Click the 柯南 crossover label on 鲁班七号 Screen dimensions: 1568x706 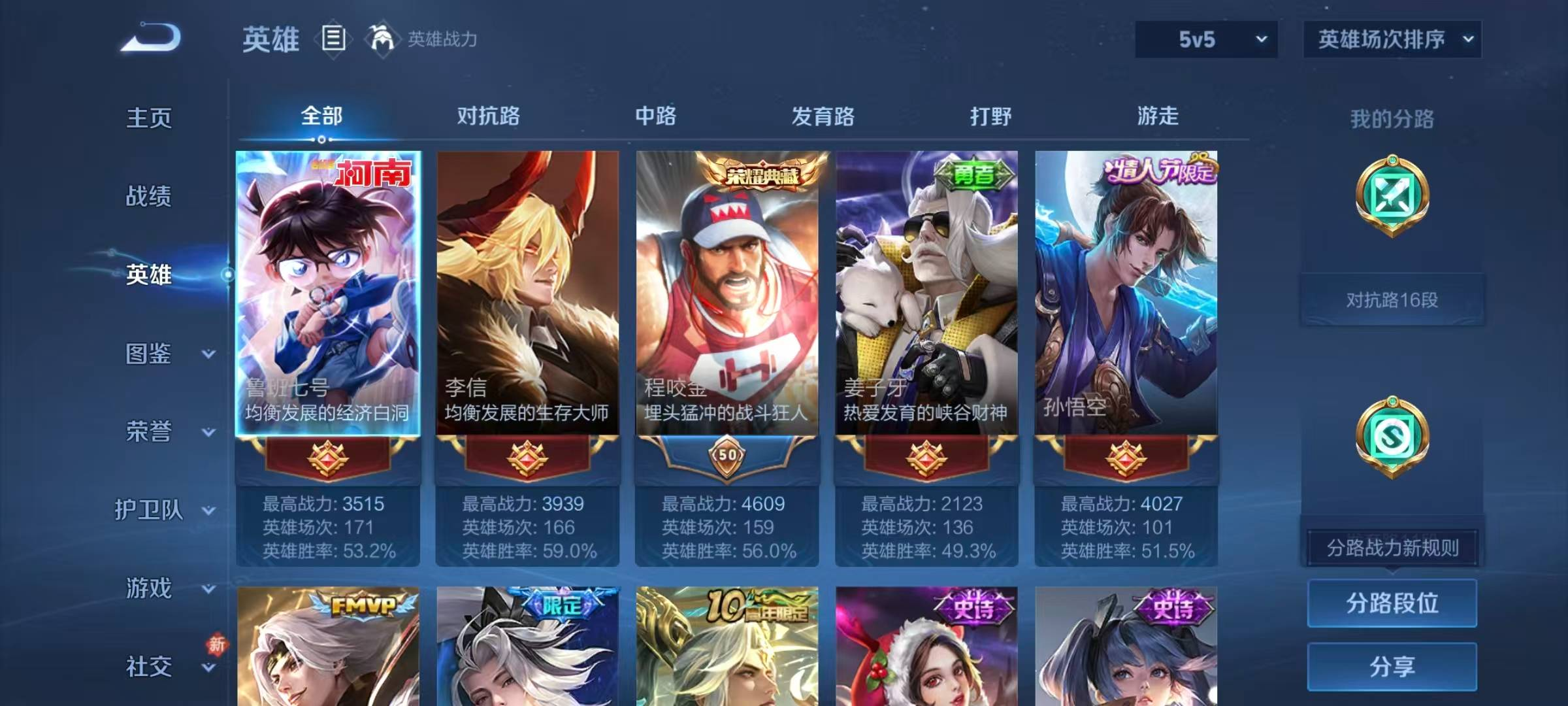[x=374, y=173]
